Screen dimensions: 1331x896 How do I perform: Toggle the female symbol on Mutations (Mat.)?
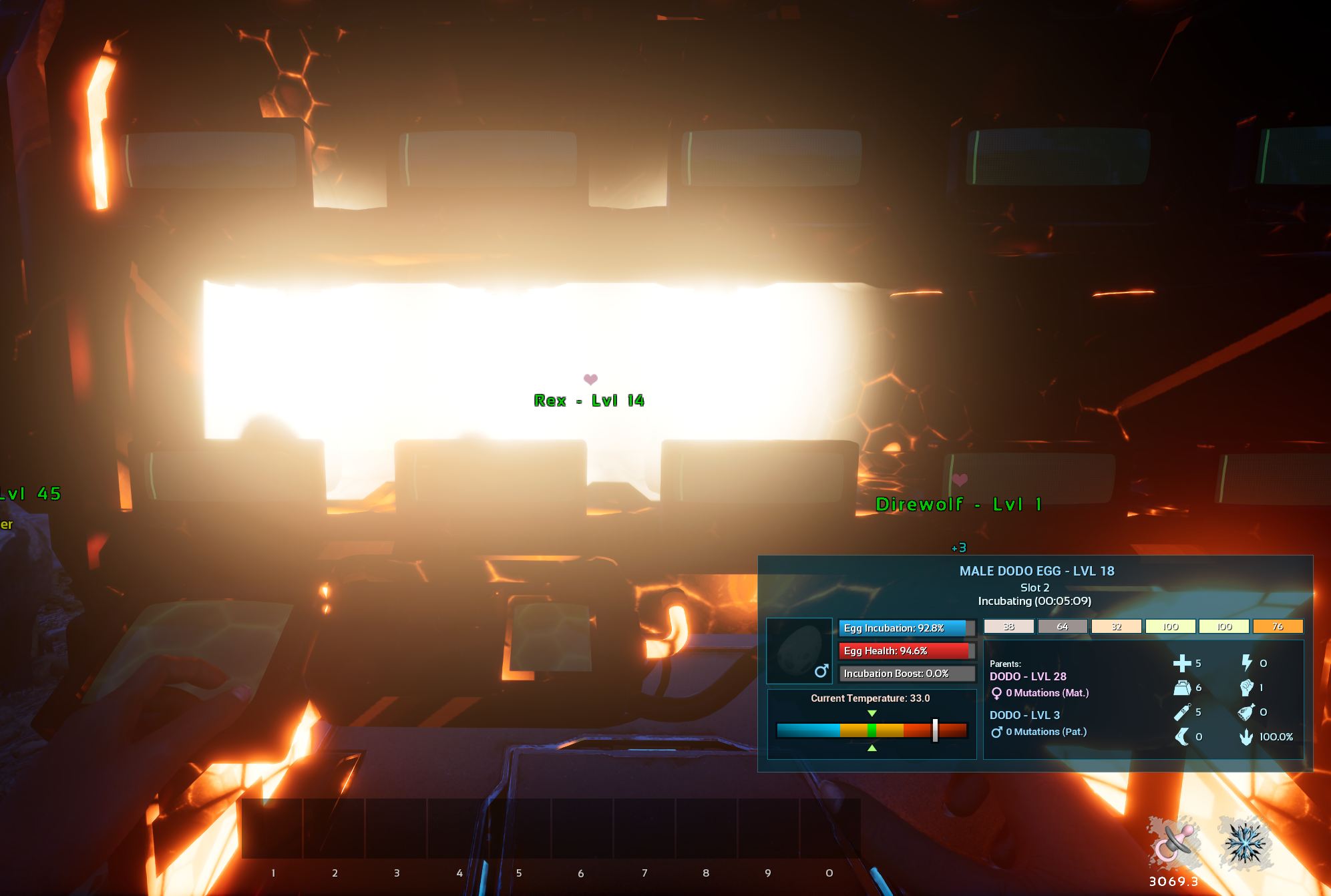click(998, 693)
